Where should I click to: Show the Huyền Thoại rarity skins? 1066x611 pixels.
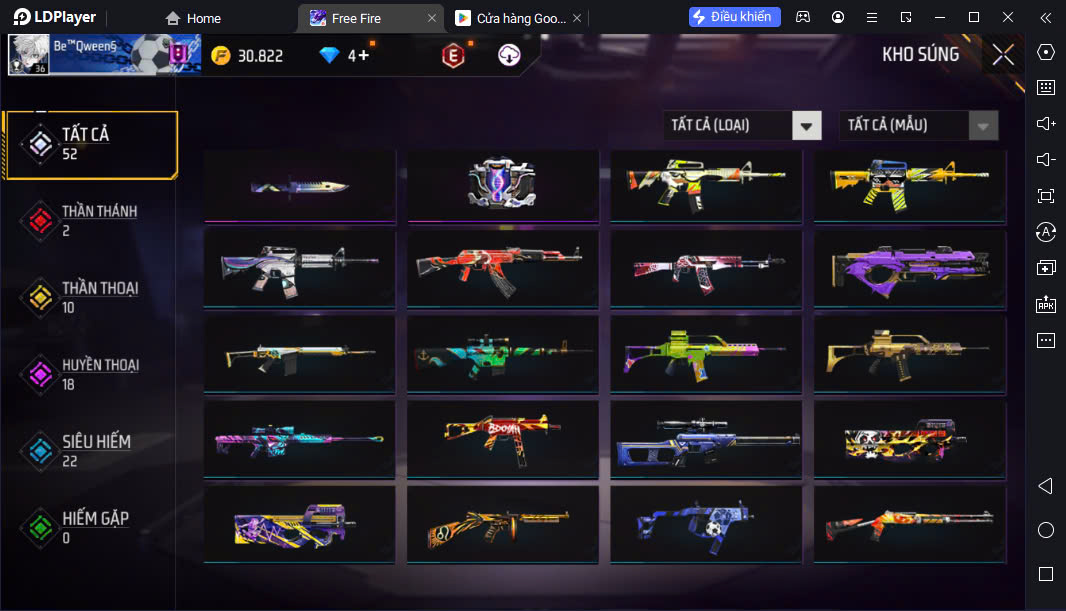point(90,374)
